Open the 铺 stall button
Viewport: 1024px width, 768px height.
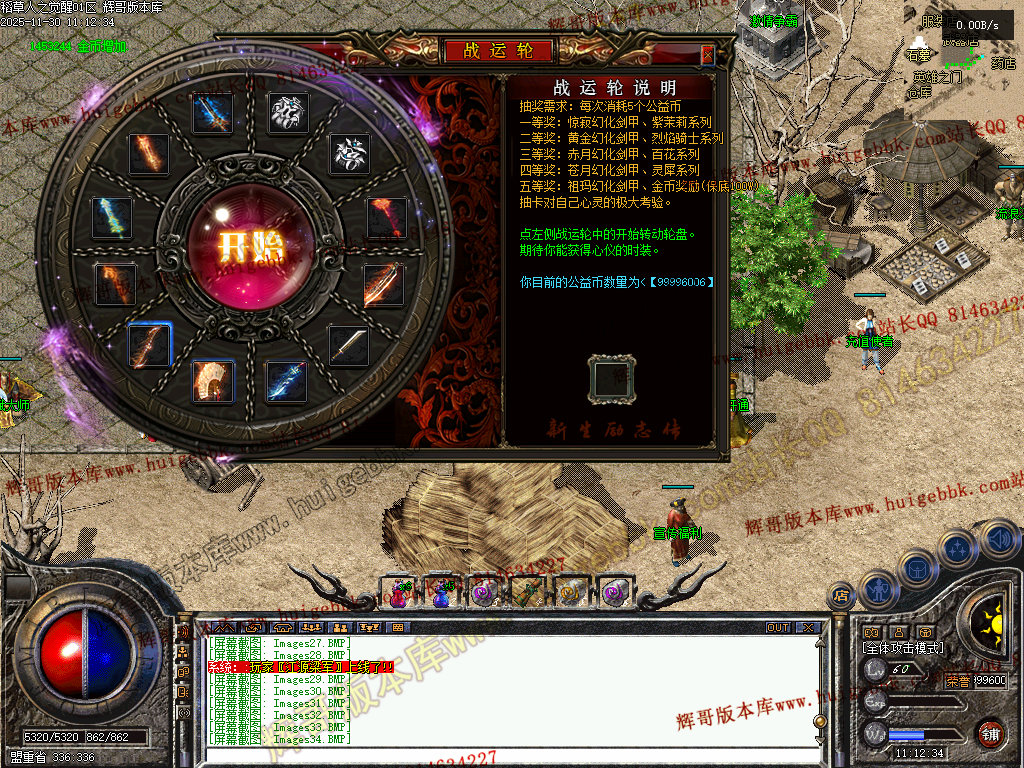tap(990, 734)
